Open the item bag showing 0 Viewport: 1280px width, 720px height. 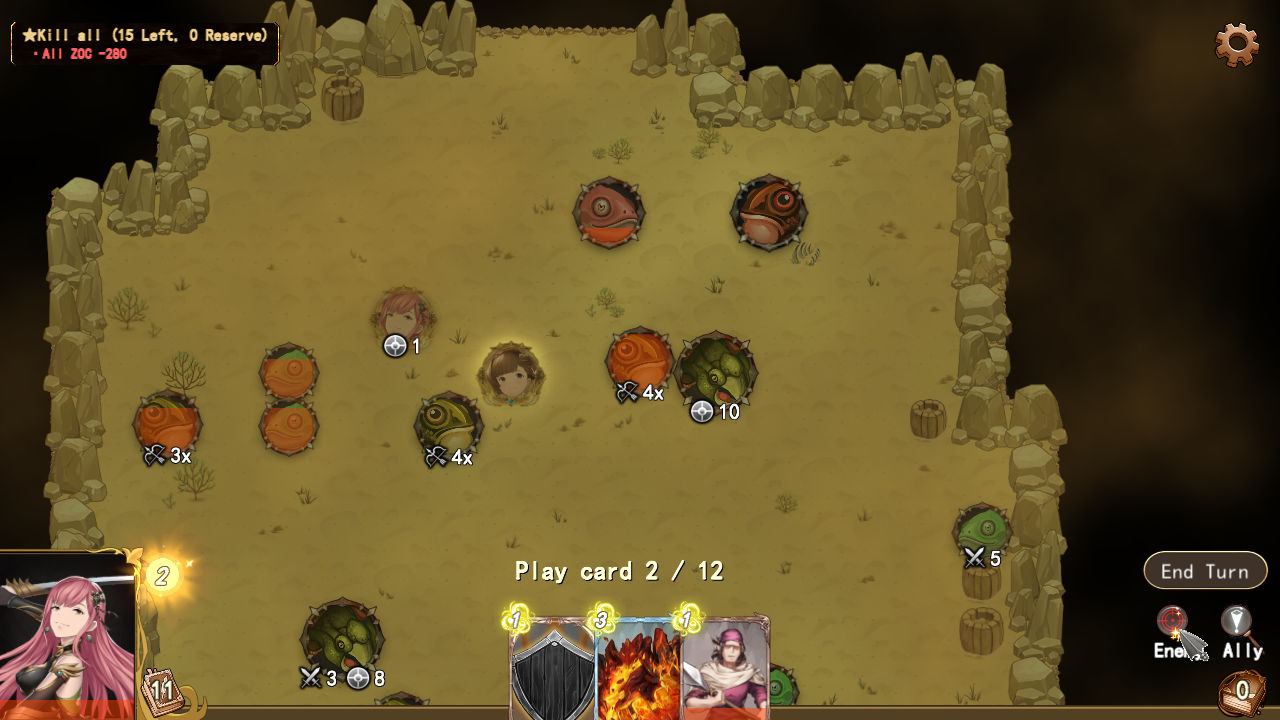(1243, 693)
